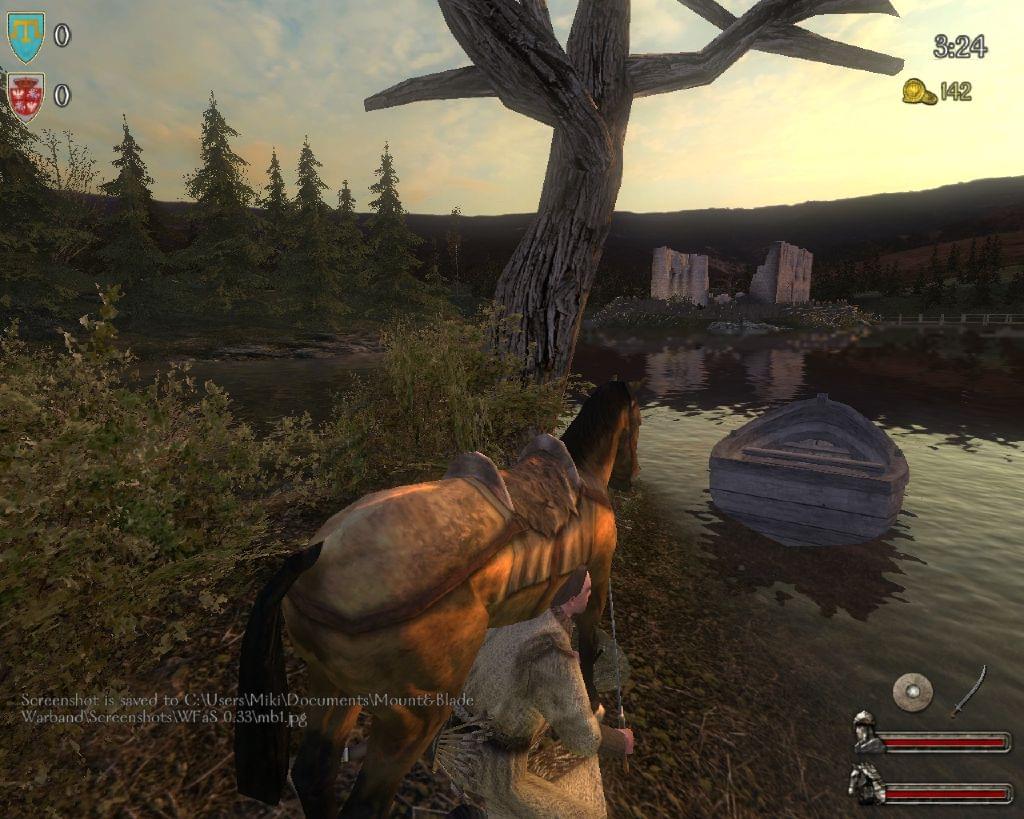This screenshot has height=819, width=1024.
Task: Select the gold coins icon
Action: click(x=918, y=92)
